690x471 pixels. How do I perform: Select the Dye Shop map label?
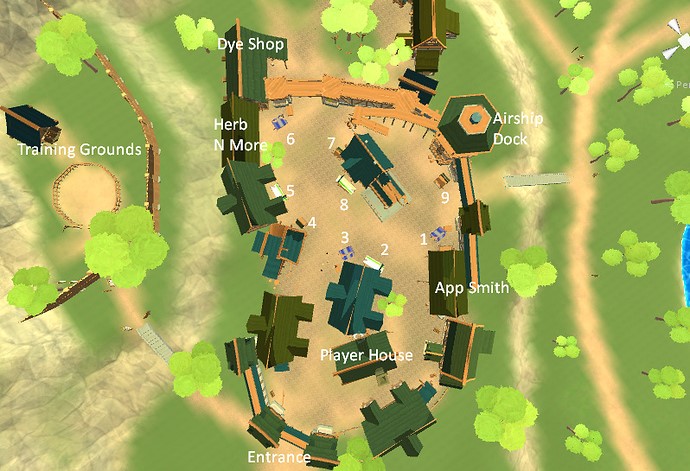251,45
